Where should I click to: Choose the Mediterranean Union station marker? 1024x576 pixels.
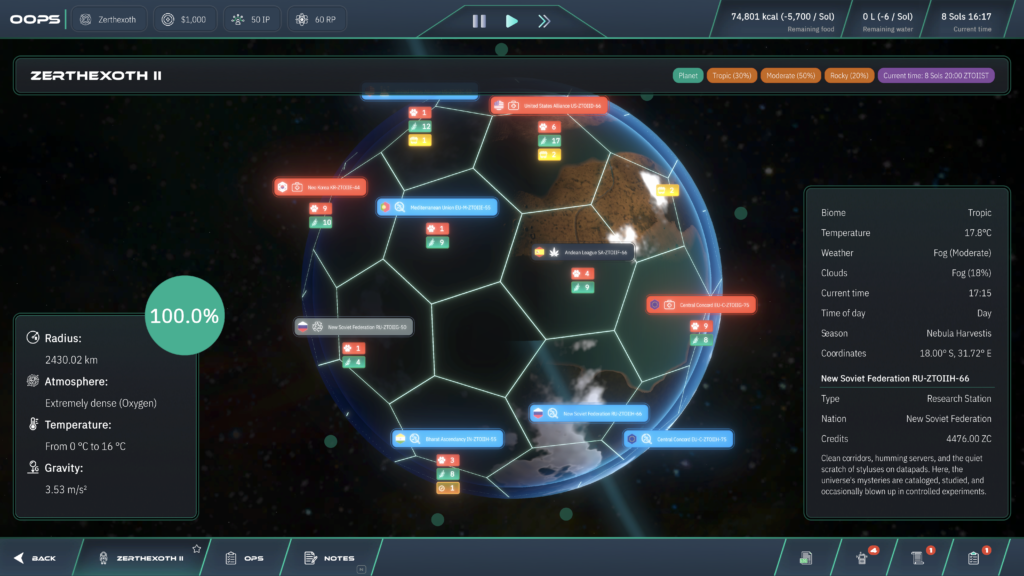(437, 207)
